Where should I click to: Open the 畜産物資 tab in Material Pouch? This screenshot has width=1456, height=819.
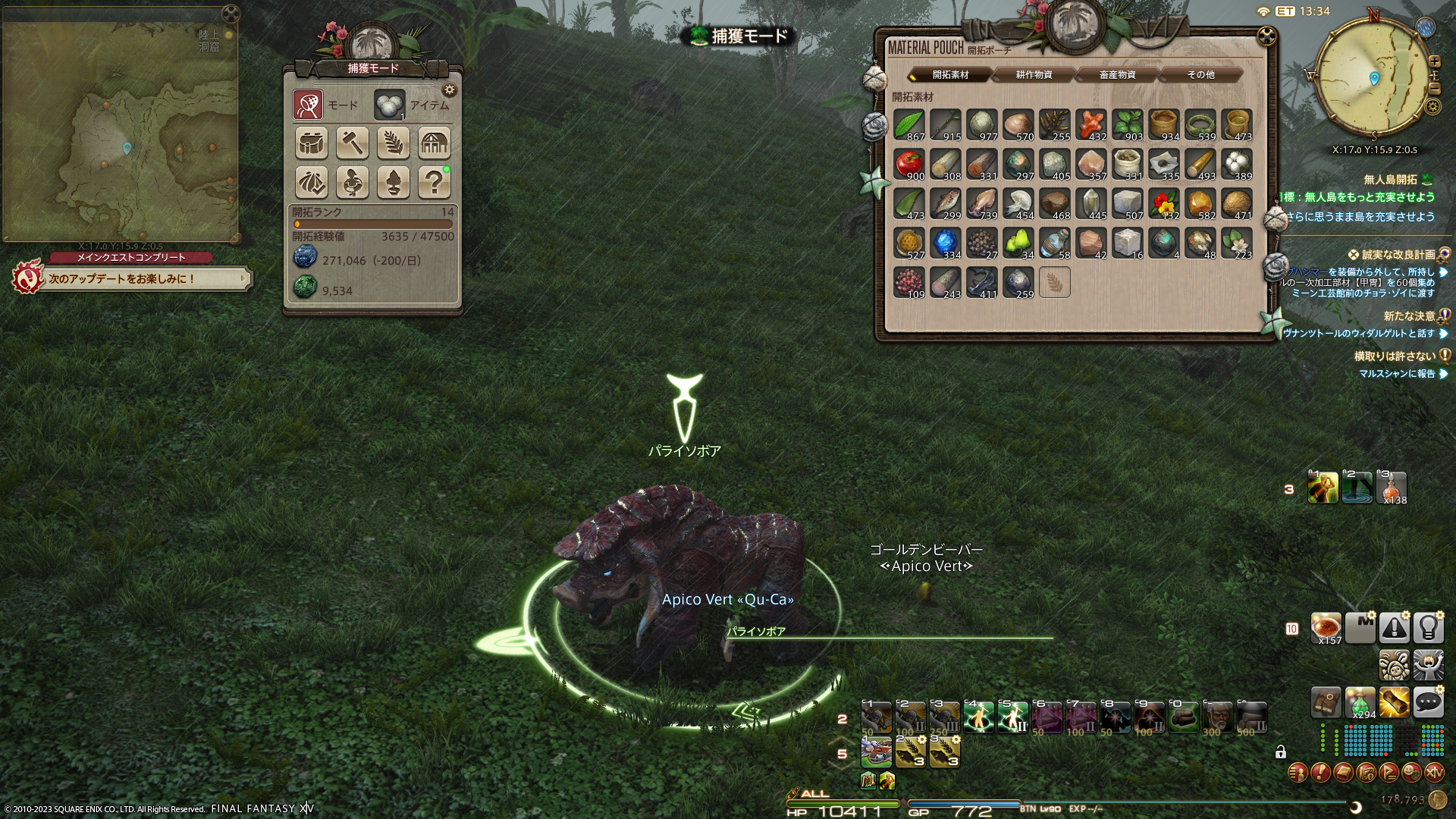coord(1117,75)
